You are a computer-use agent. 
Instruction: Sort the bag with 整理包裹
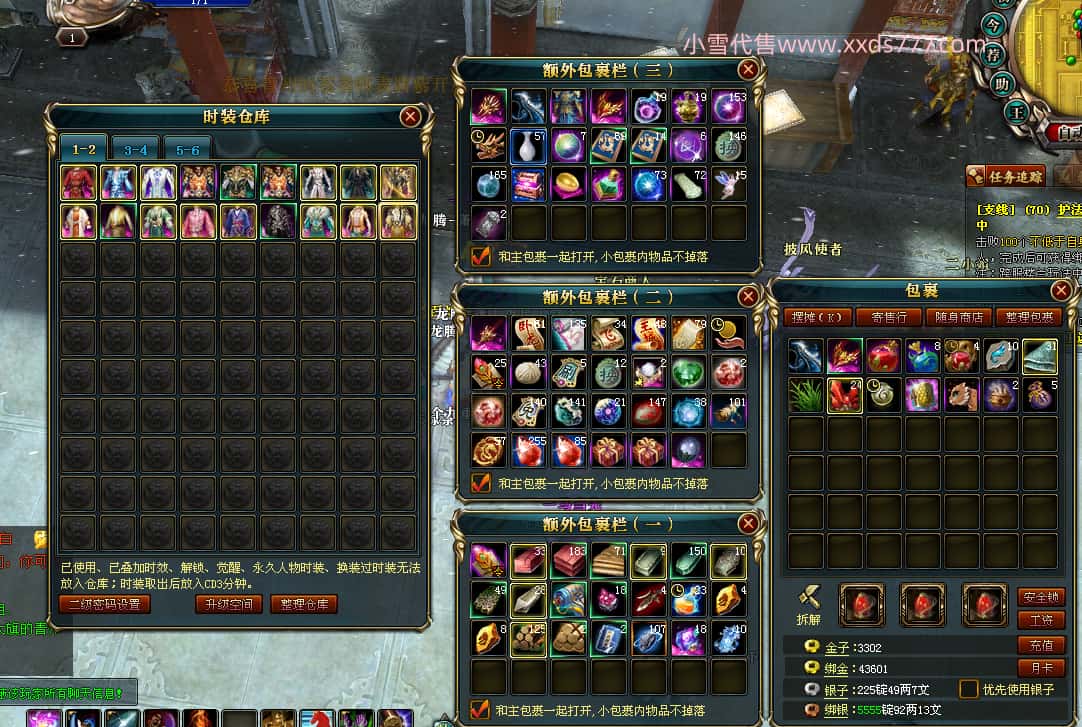click(1028, 317)
